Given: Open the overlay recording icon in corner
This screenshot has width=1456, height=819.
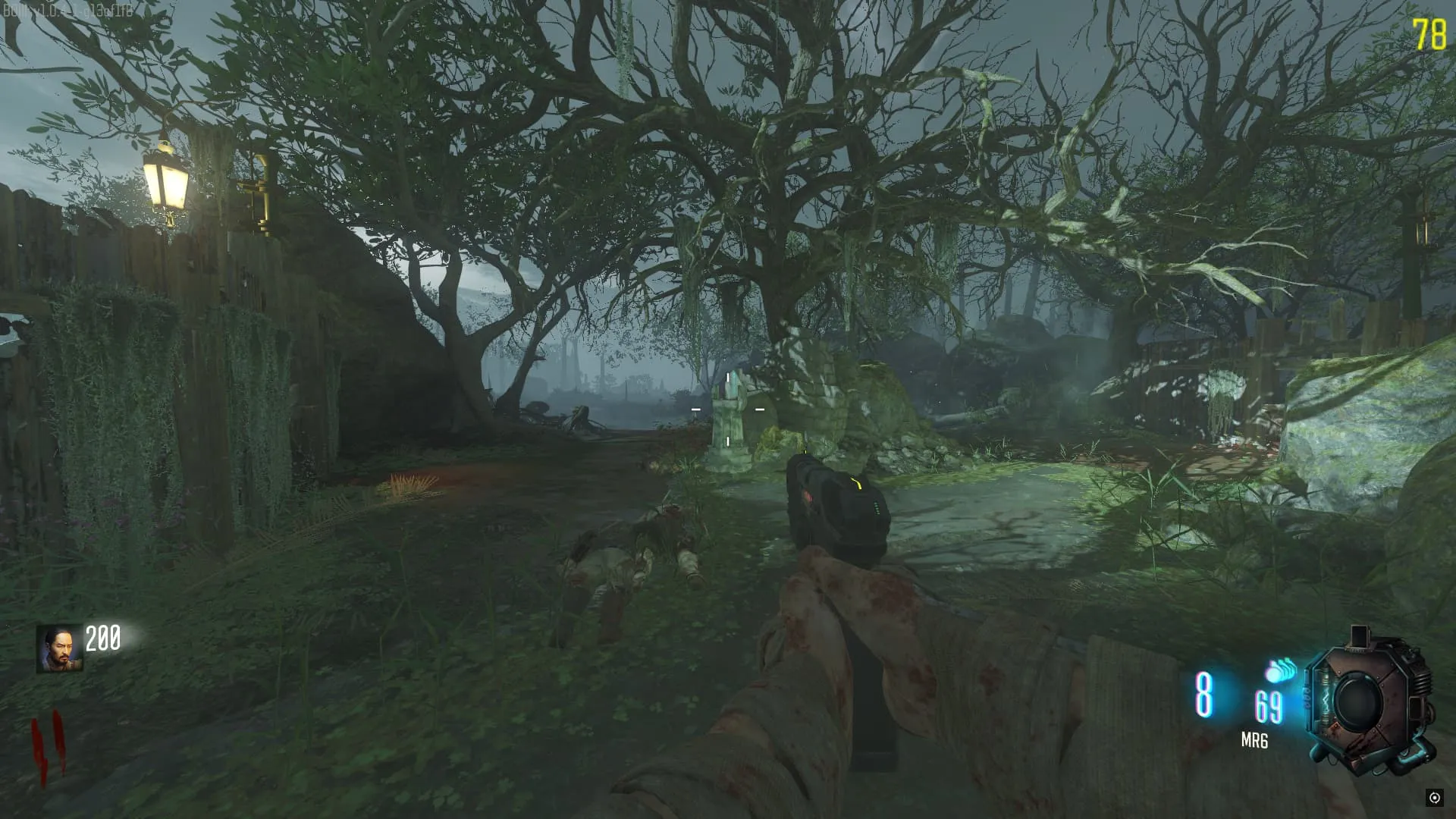Looking at the screenshot, I should coord(1434,797).
